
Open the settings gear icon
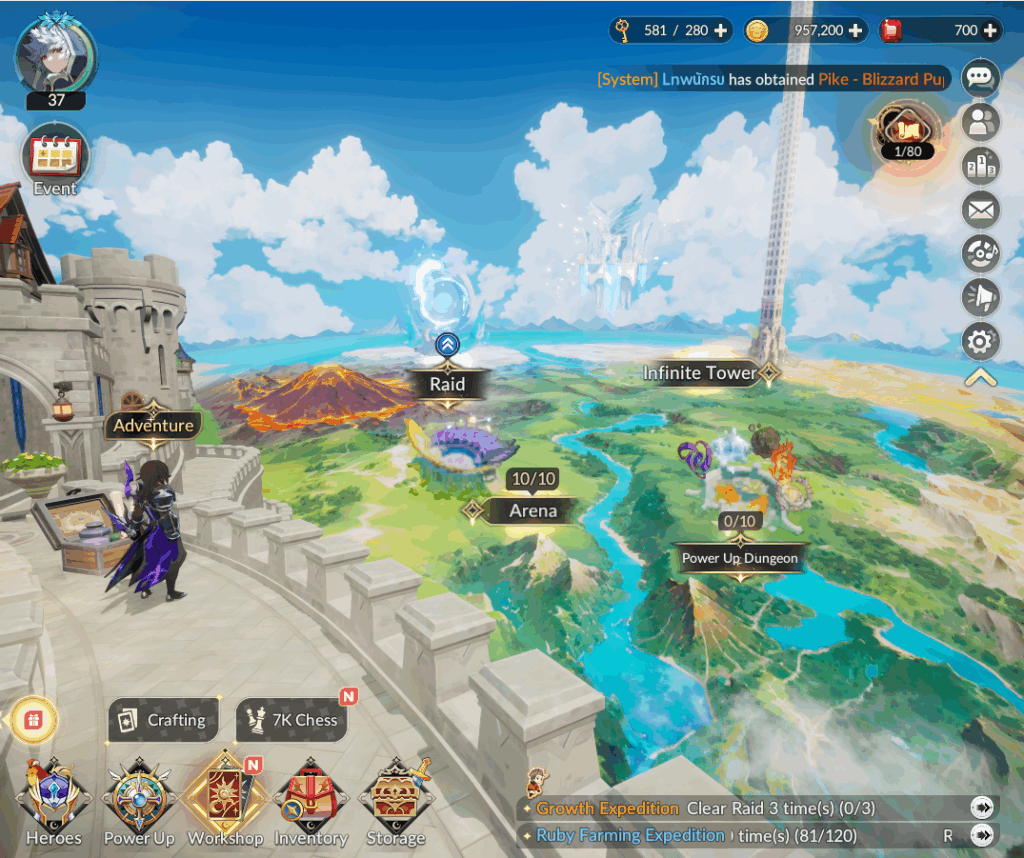[x=980, y=343]
